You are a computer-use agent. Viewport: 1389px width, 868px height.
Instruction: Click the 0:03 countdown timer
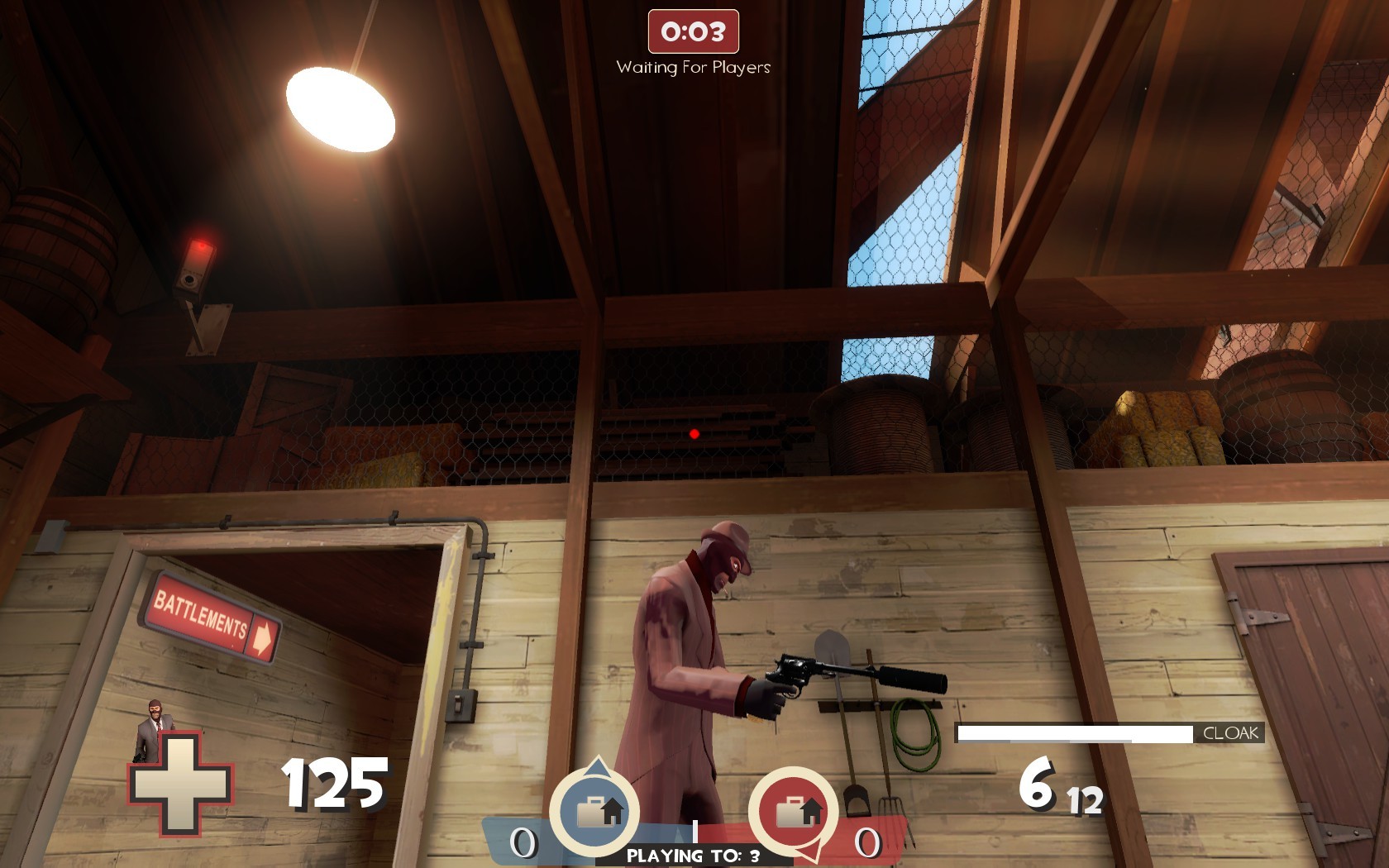[x=694, y=31]
